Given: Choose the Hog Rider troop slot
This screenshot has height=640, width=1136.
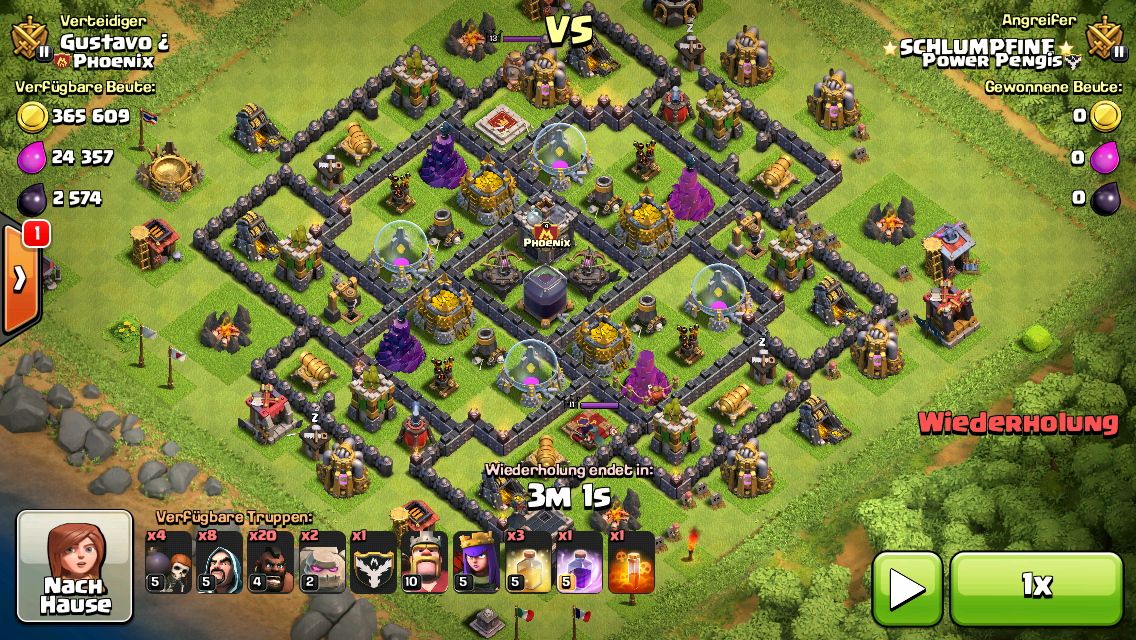Looking at the screenshot, I should 271,562.
